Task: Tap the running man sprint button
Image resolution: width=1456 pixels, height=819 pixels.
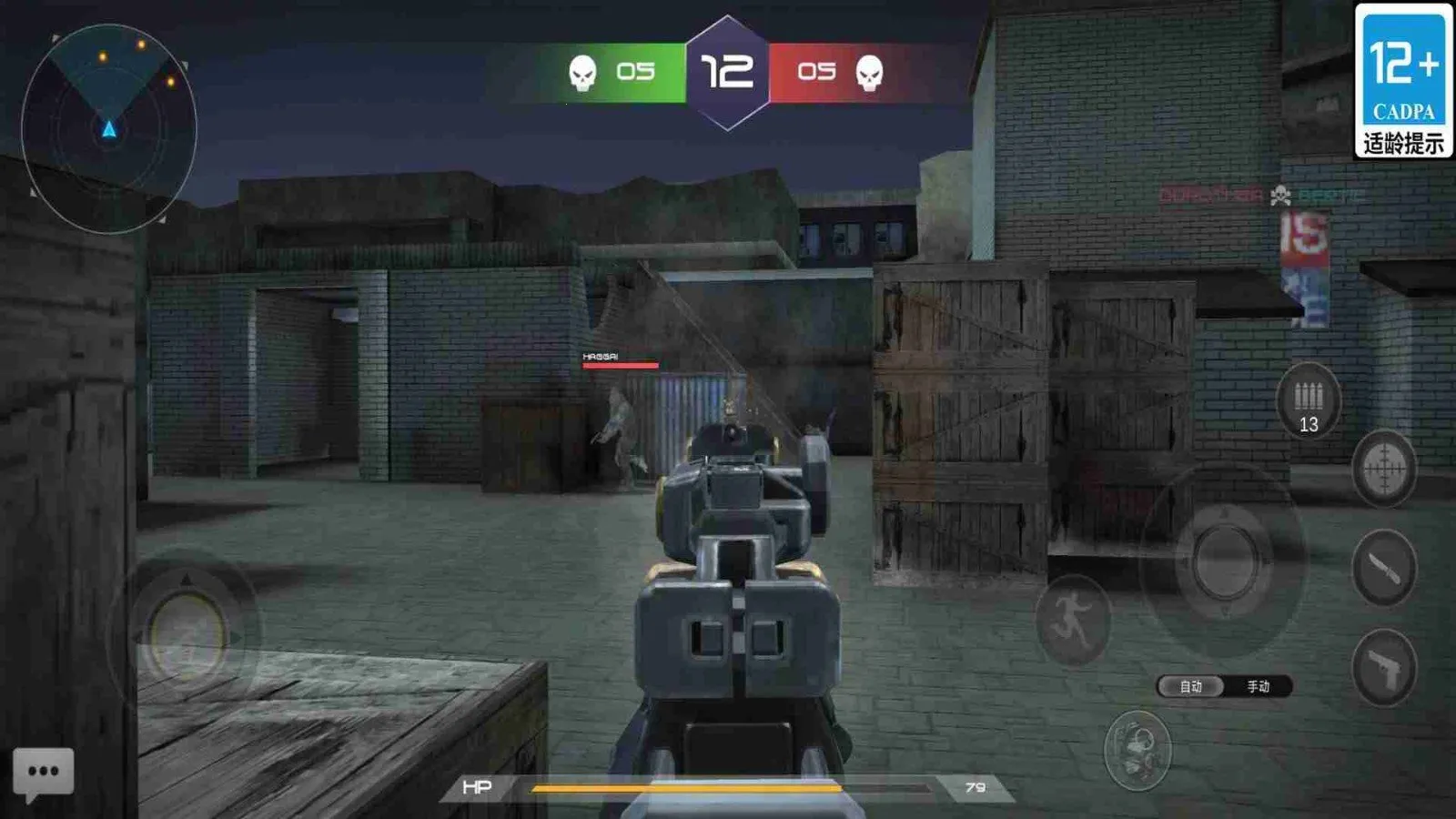Action: pos(1074,620)
